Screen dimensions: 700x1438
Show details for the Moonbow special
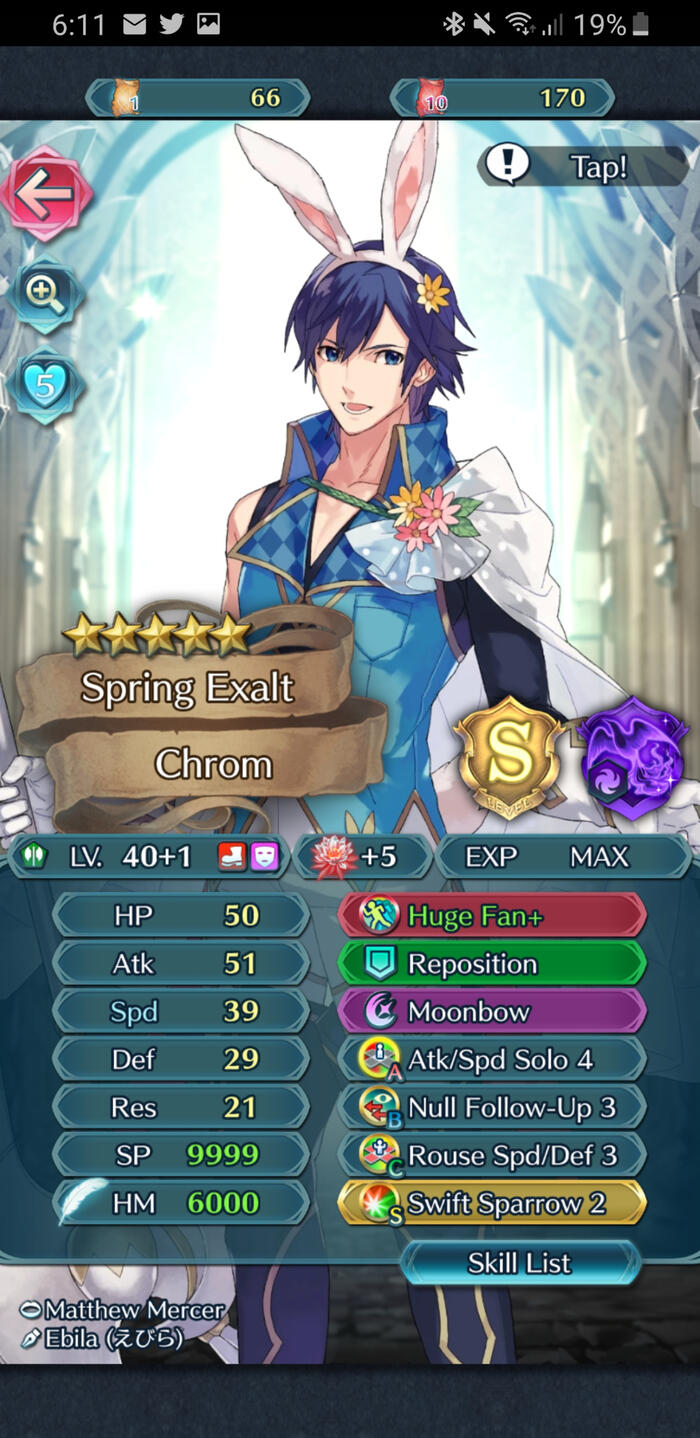tap(492, 1011)
